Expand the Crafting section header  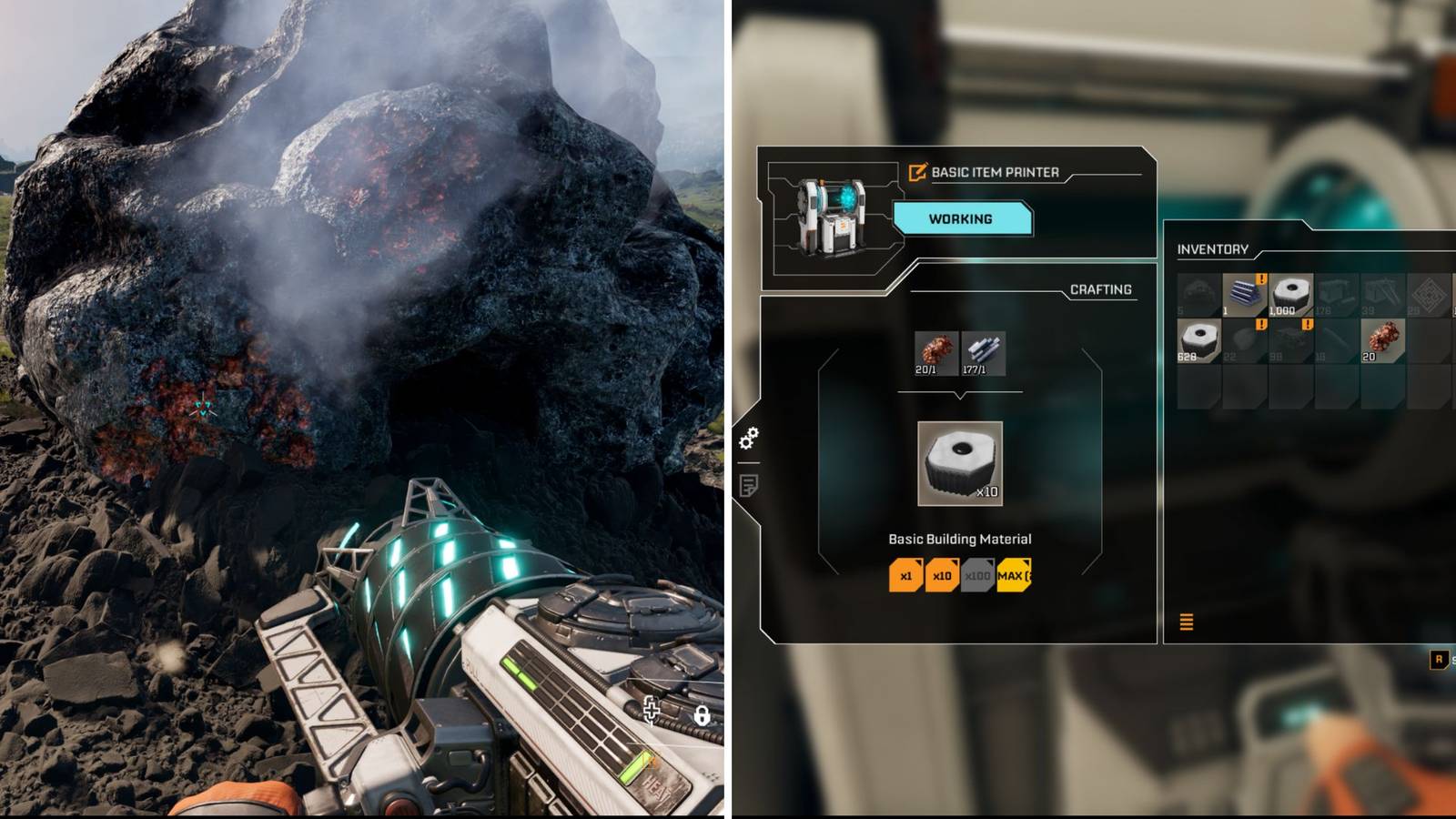click(1101, 289)
